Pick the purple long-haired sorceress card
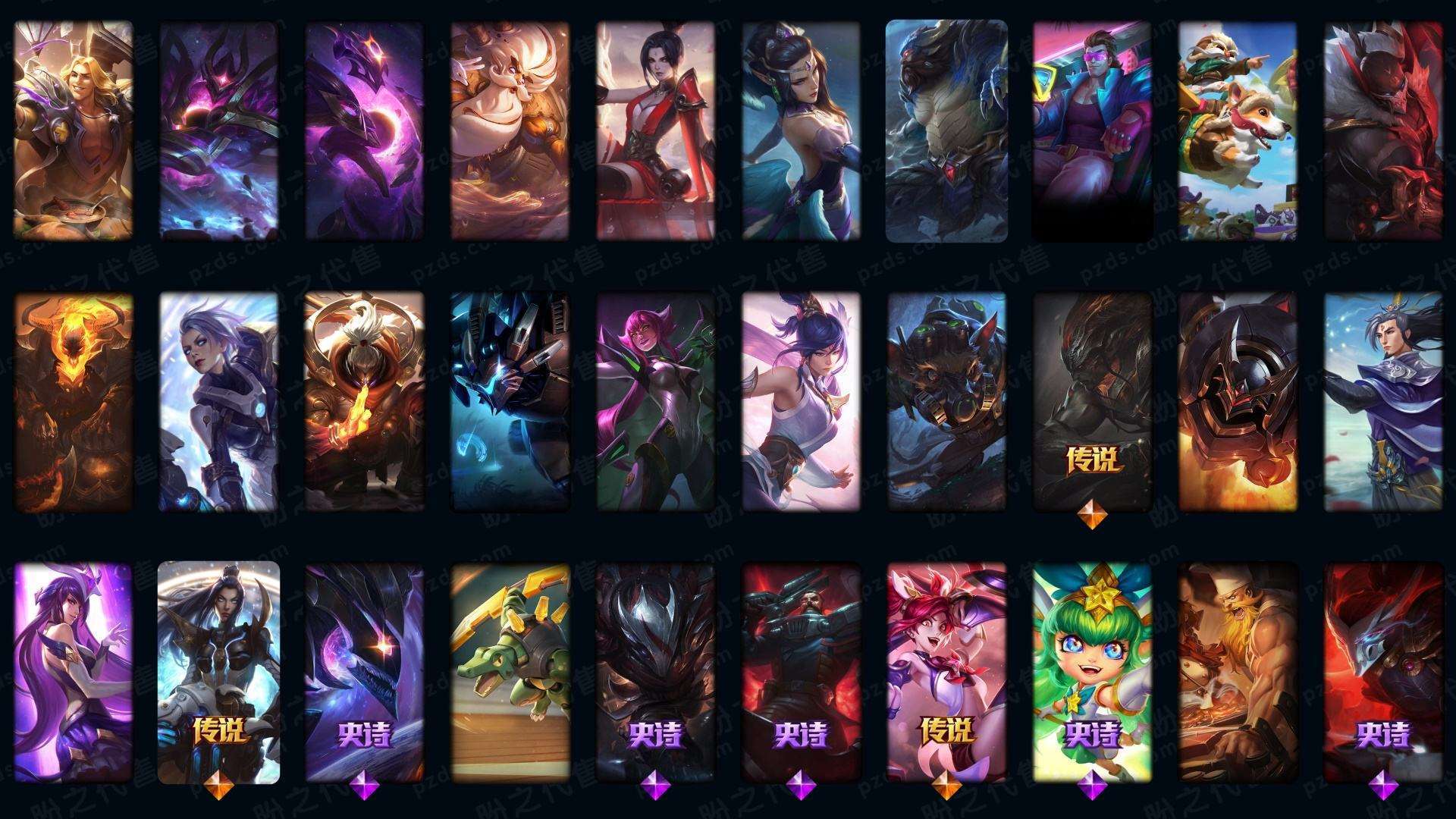Image resolution: width=1456 pixels, height=819 pixels. point(74,672)
